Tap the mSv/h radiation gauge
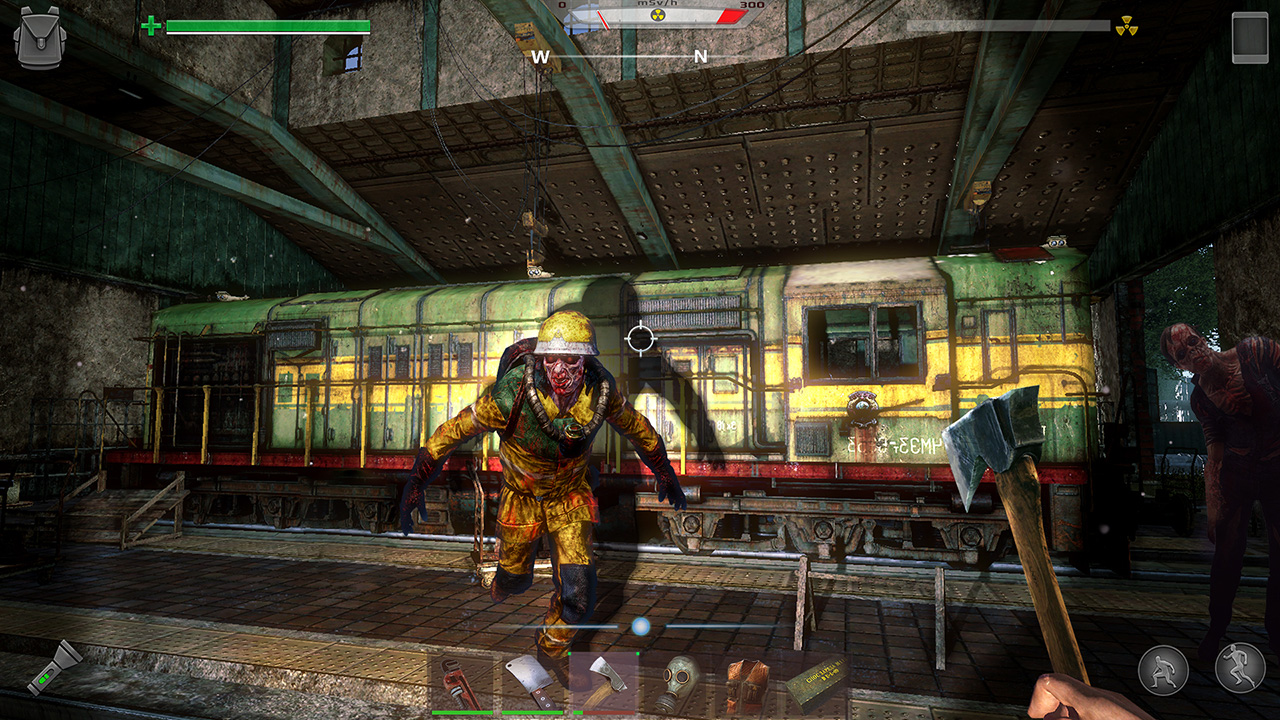The width and height of the screenshot is (1280, 720). 655,14
